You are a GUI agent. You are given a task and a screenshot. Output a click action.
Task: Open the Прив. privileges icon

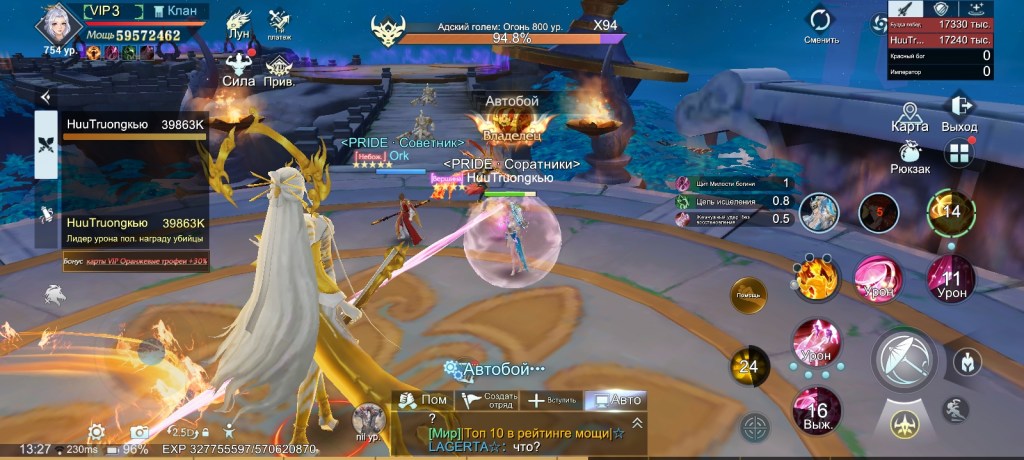(x=278, y=70)
